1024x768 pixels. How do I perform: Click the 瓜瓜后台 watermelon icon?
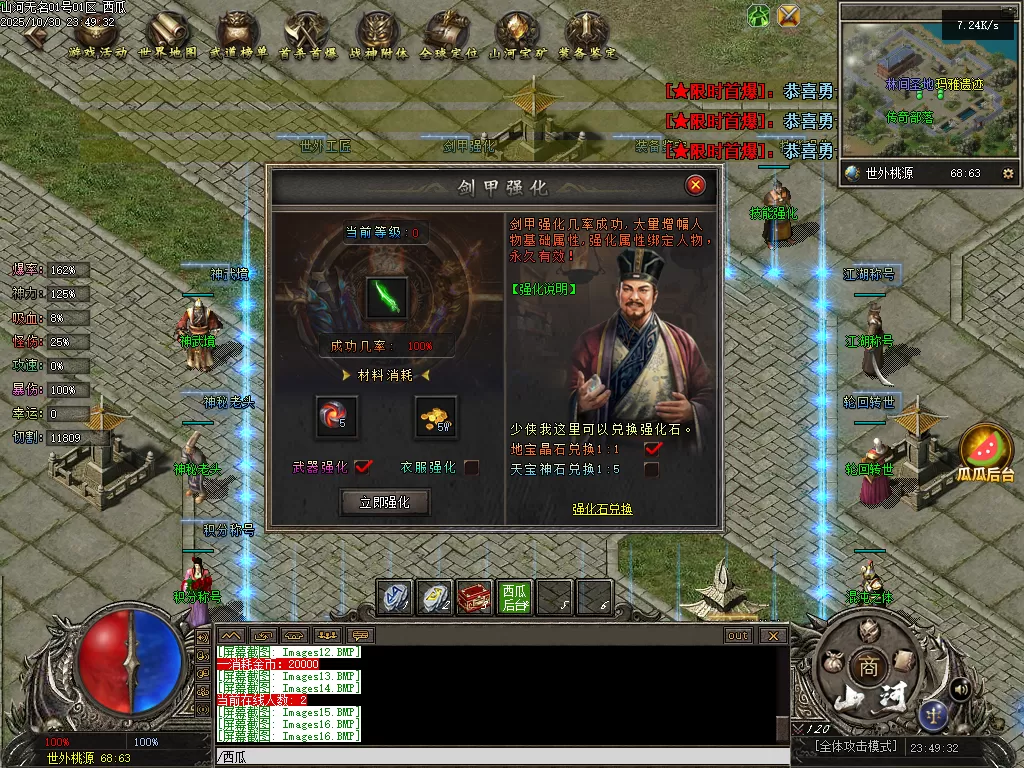(x=985, y=453)
